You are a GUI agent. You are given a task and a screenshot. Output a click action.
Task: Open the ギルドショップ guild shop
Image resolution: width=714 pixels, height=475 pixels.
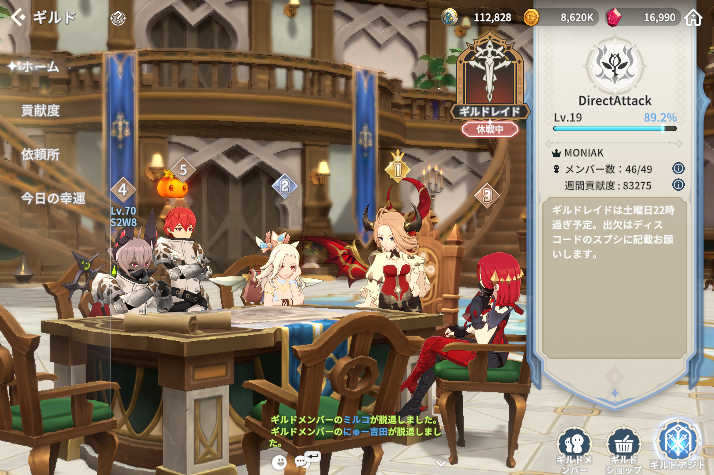click(x=624, y=448)
